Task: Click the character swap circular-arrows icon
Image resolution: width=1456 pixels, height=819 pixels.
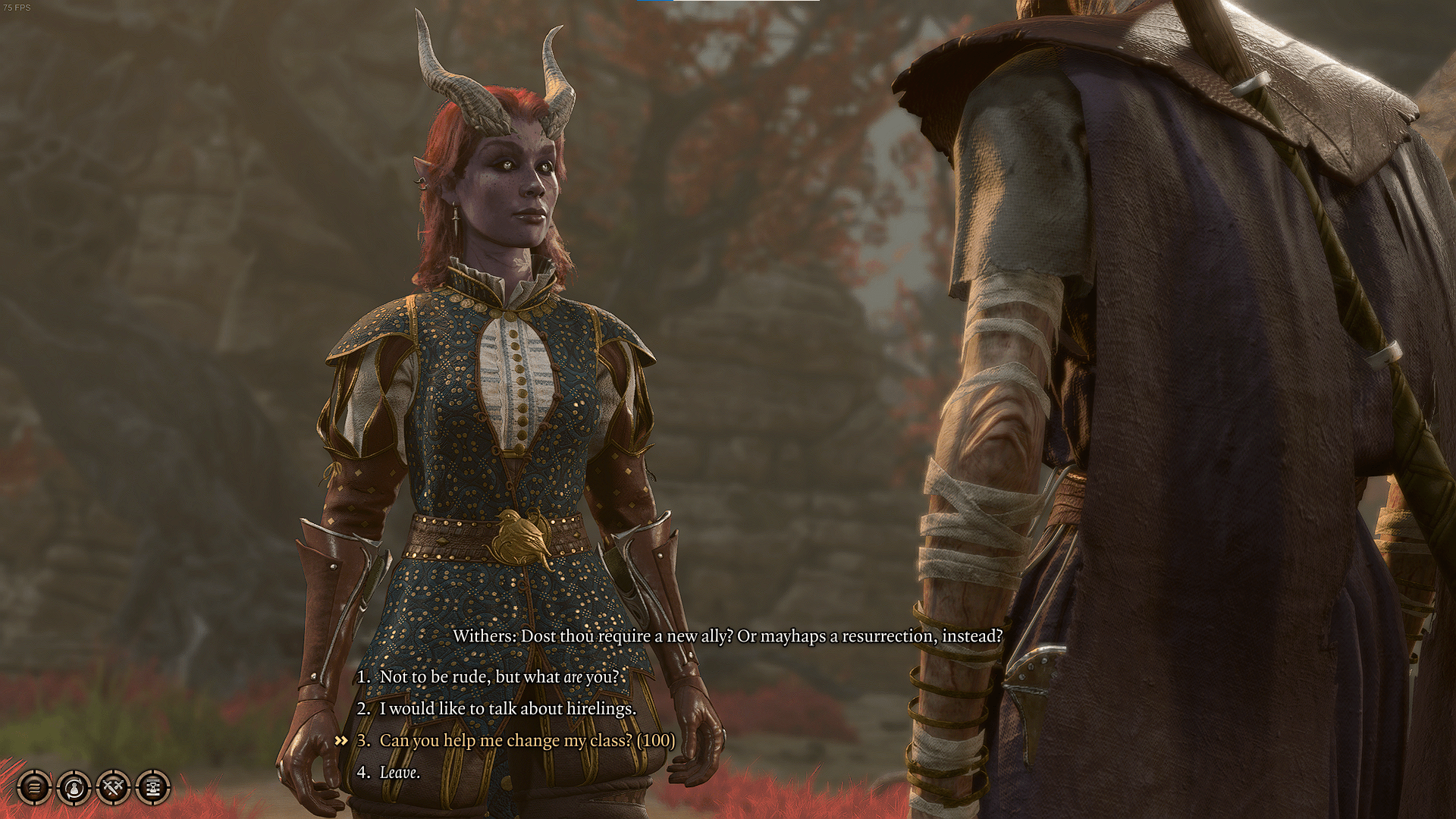Action: click(x=74, y=788)
